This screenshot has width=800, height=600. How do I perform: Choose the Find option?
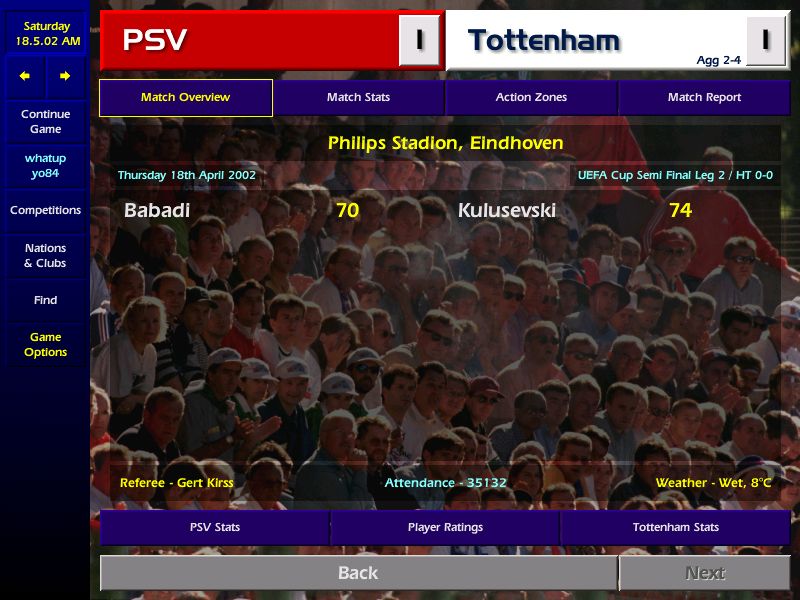(x=45, y=300)
